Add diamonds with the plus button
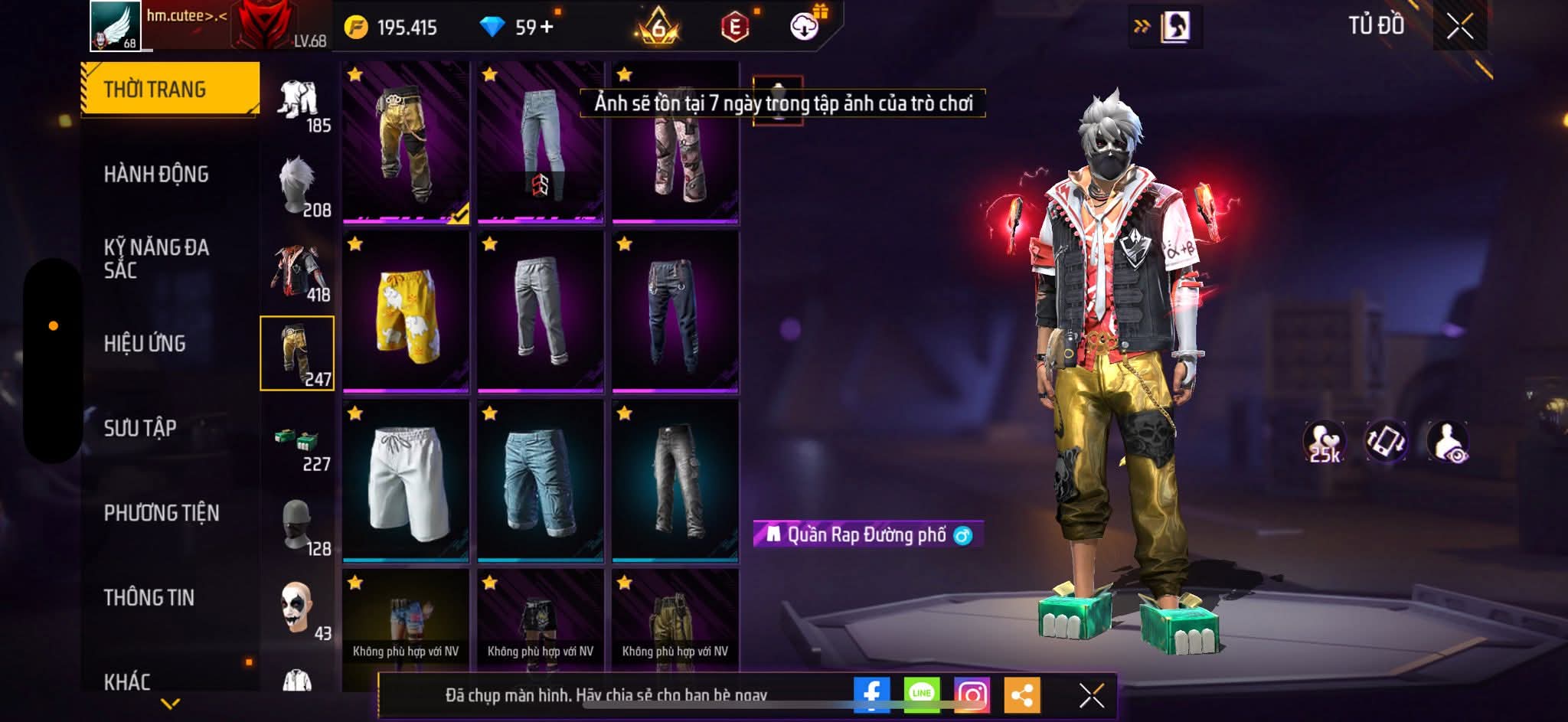Viewport: 1568px width, 722px height. pyautogui.click(x=547, y=28)
